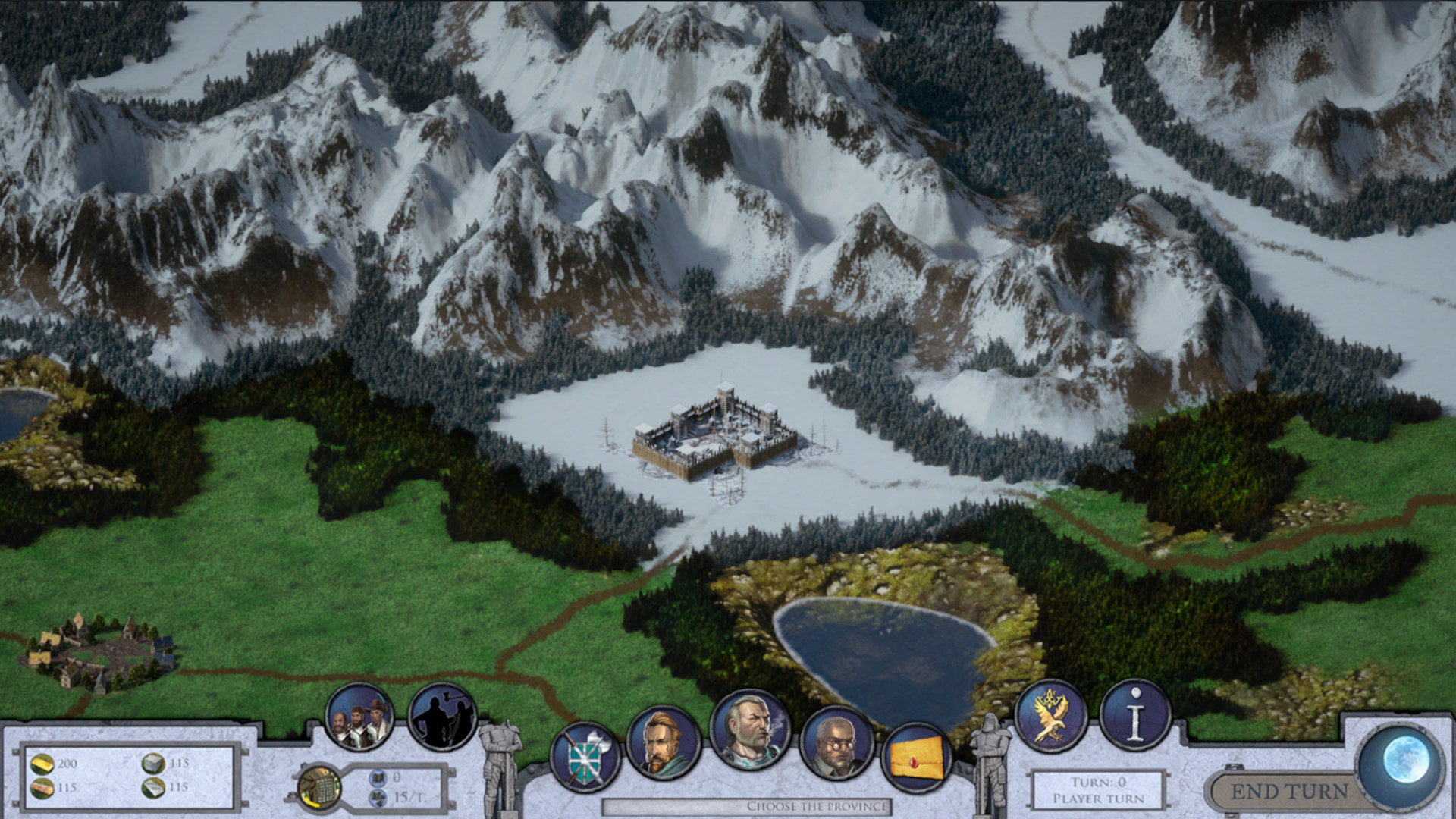Click the stone resource showing 115

153,764
